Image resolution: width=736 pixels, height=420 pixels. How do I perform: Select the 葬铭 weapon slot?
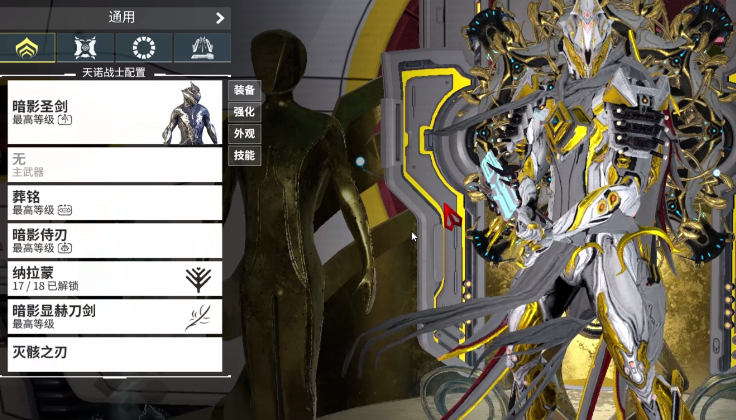tap(115, 202)
